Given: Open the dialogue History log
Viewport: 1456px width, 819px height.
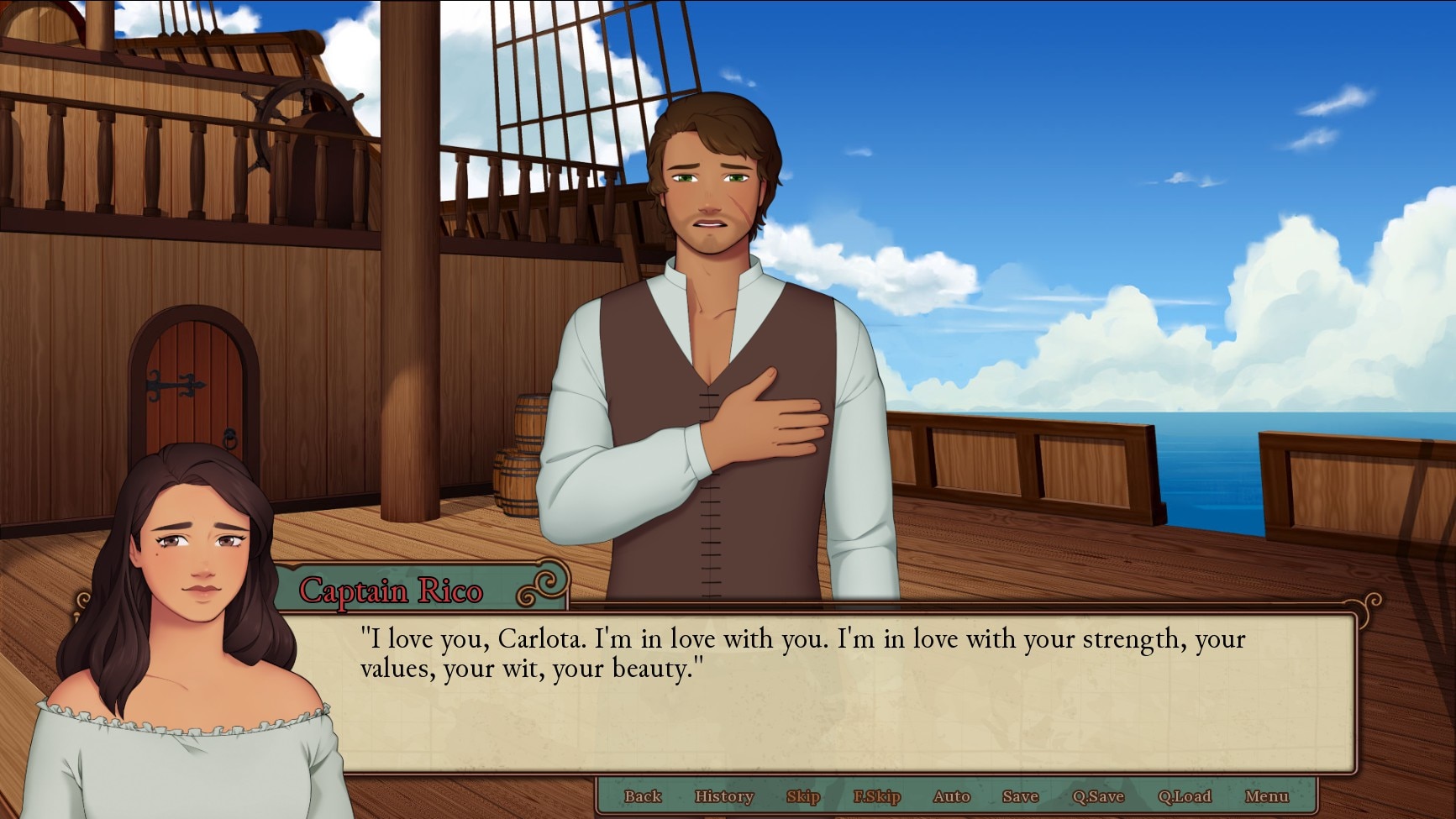Looking at the screenshot, I should click(x=723, y=796).
